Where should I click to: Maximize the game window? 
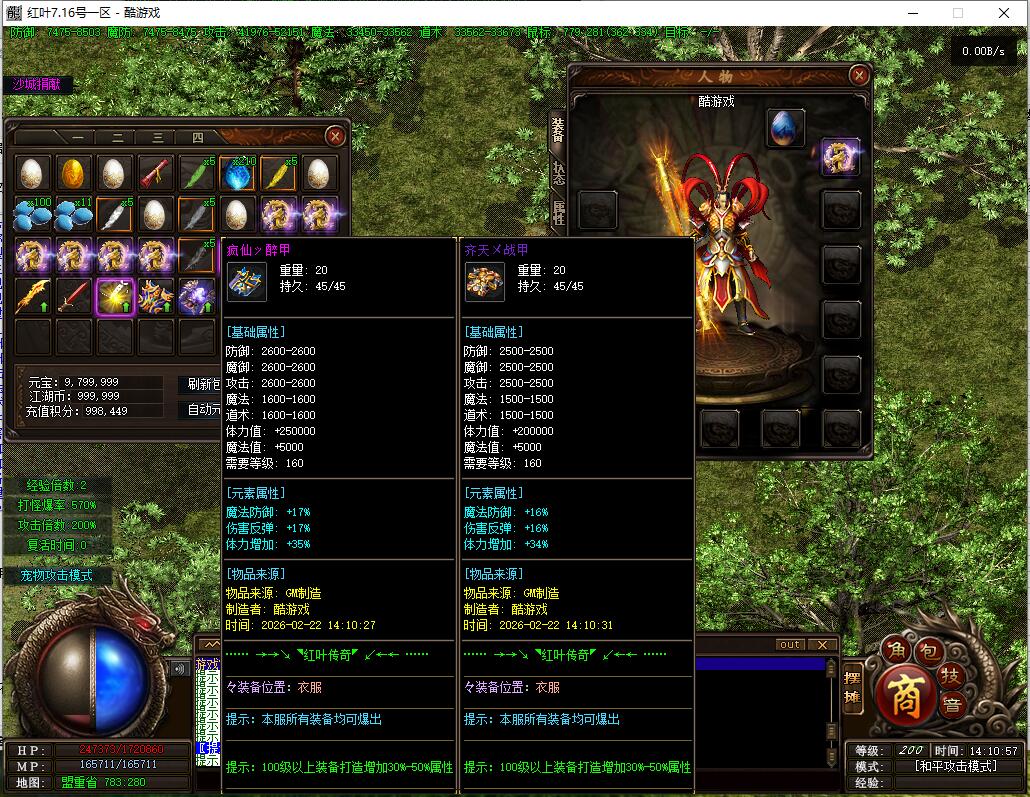(957, 13)
